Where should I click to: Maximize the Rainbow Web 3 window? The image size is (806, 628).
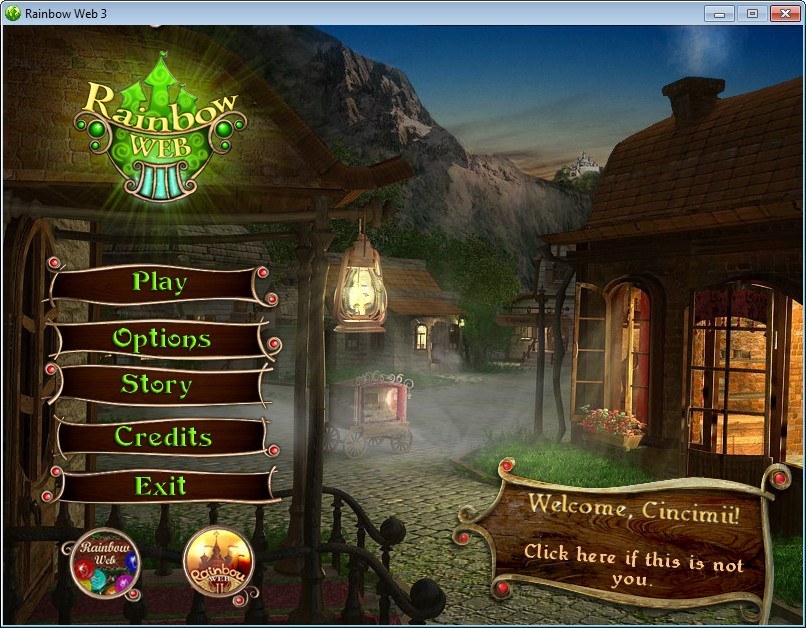coord(750,13)
